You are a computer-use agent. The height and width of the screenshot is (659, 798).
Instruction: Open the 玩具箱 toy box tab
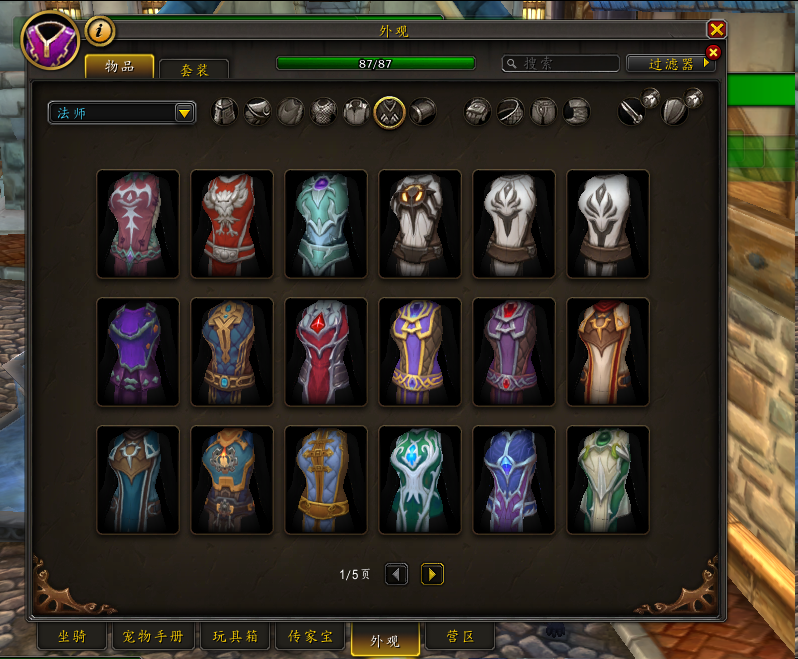click(235, 636)
